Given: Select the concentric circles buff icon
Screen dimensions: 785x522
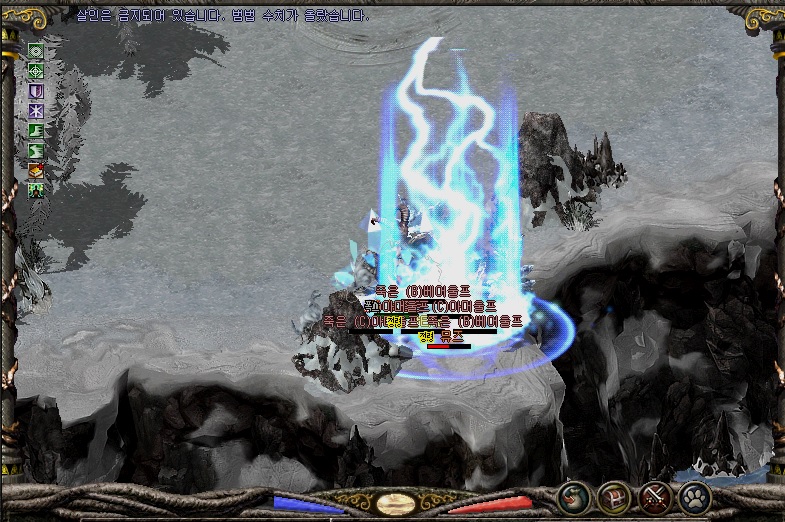Looking at the screenshot, I should click(x=36, y=52).
